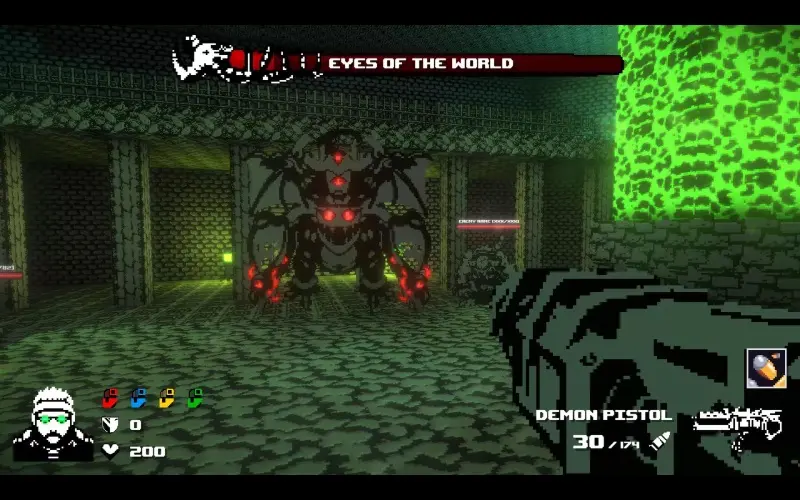Click the heart health icon

click(x=111, y=451)
